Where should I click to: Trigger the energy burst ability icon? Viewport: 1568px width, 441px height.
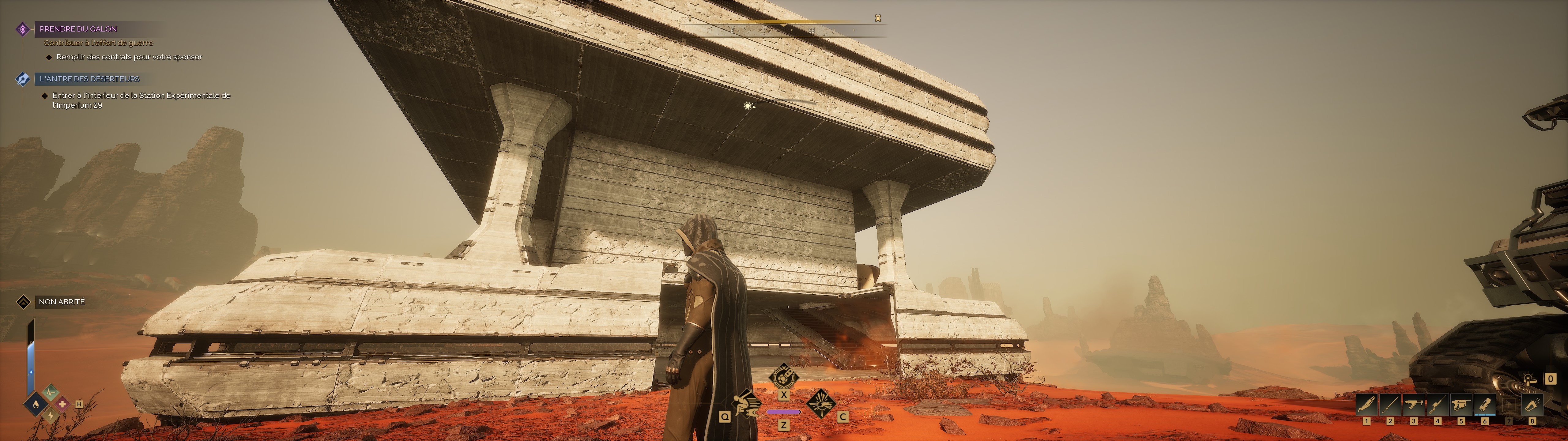click(820, 403)
